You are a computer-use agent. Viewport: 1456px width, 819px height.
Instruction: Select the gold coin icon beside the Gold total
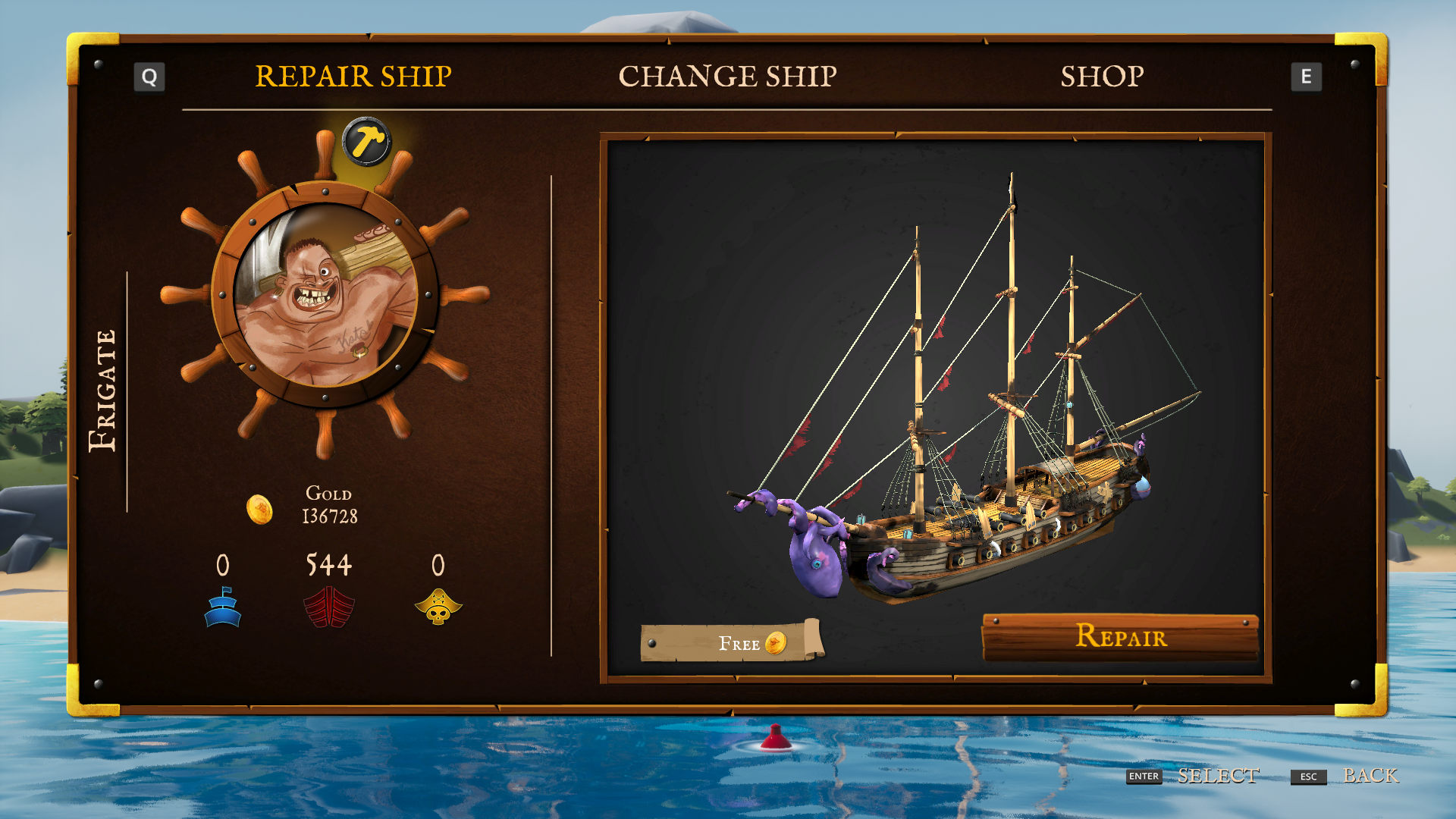click(x=261, y=510)
